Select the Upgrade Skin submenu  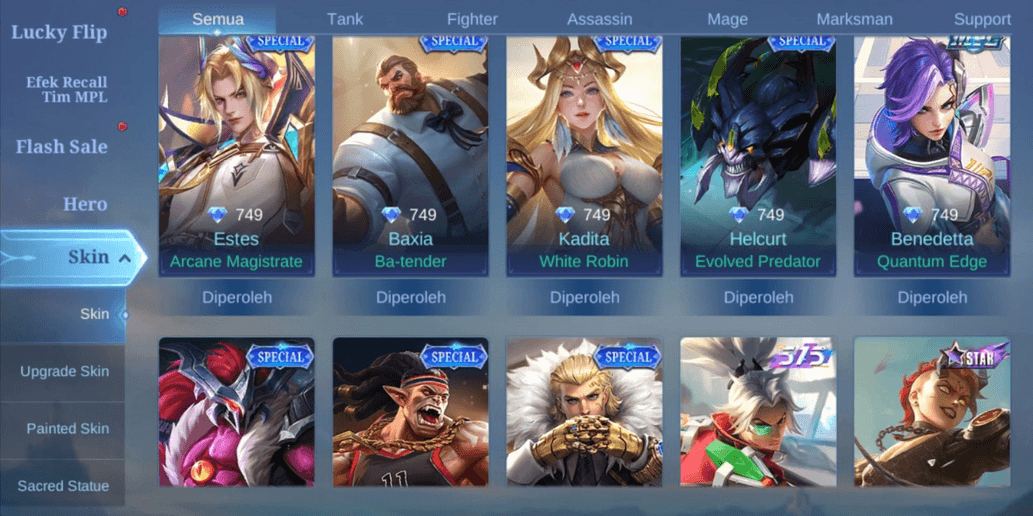(64, 371)
